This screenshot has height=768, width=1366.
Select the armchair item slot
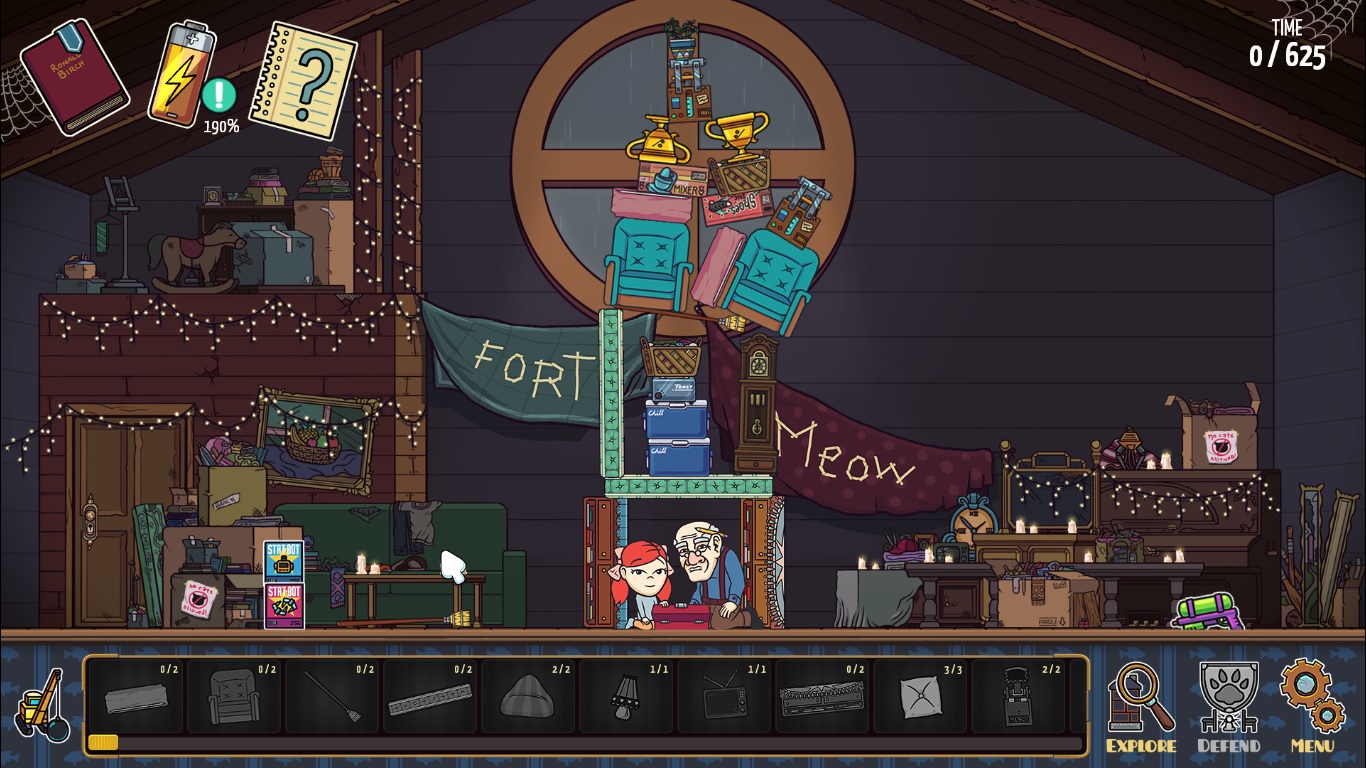tap(234, 695)
